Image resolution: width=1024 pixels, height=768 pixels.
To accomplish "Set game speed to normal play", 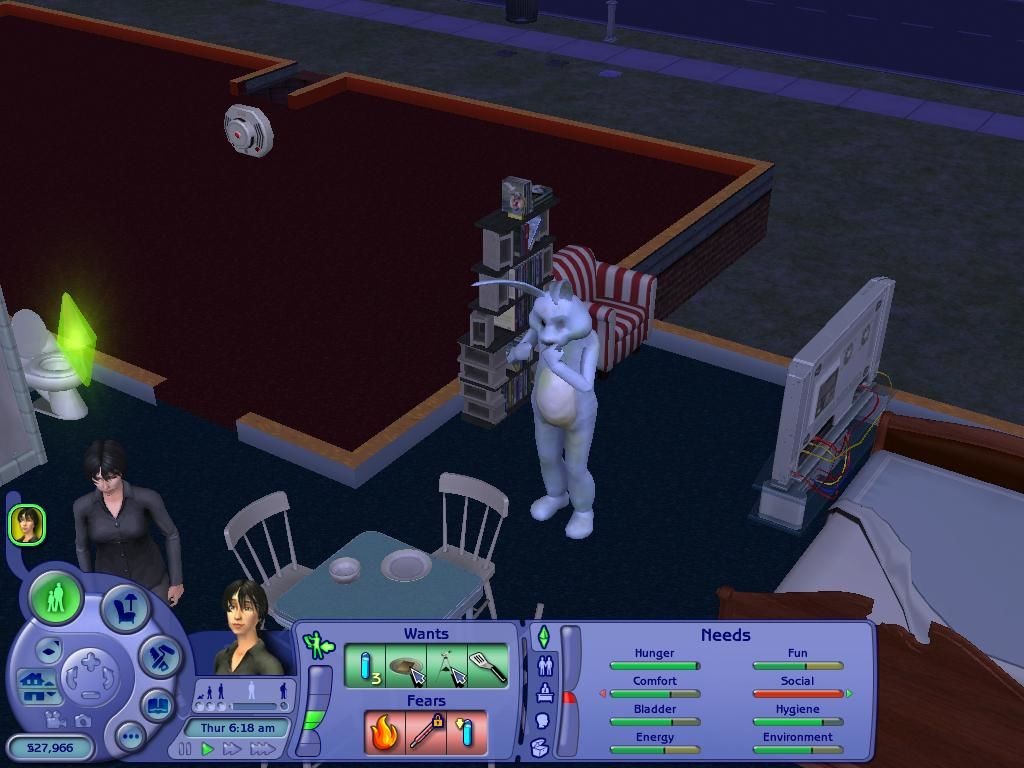I will [208, 749].
